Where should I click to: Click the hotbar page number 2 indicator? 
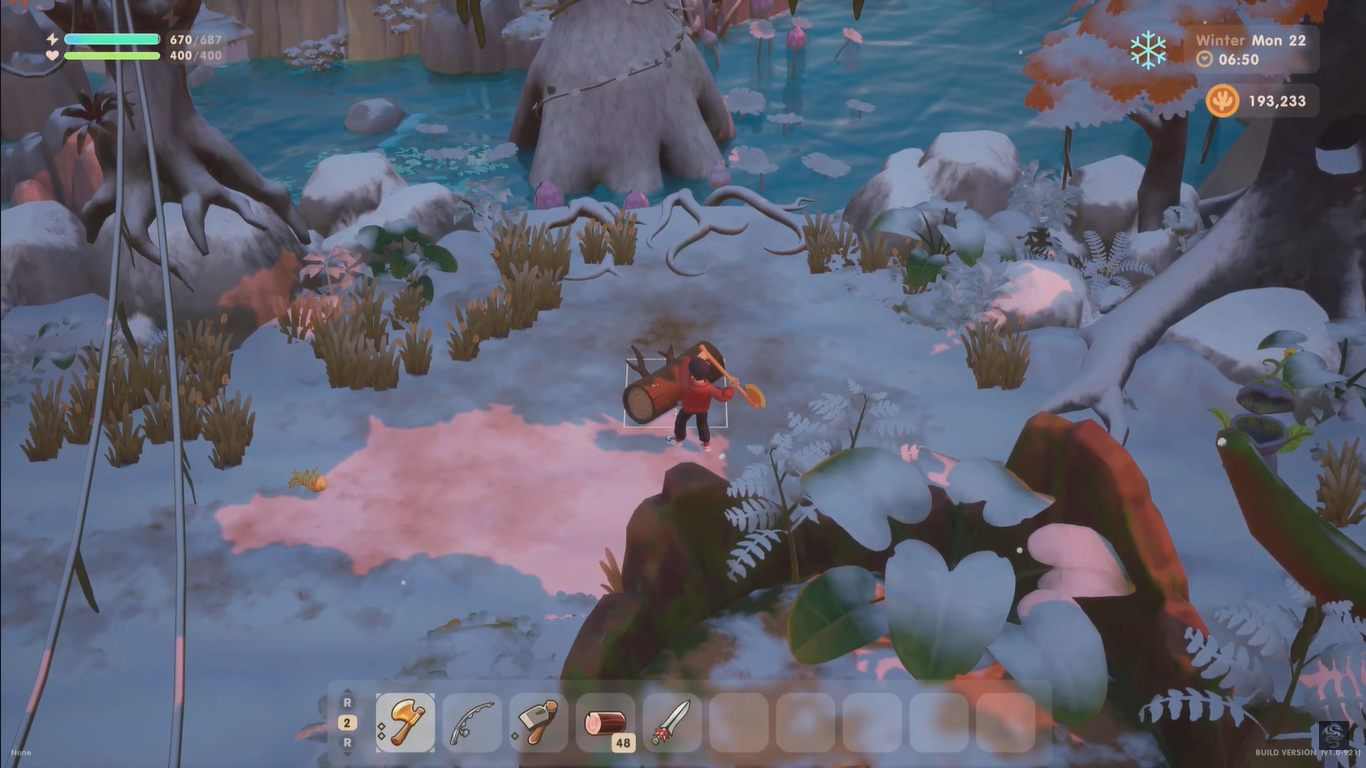click(347, 722)
